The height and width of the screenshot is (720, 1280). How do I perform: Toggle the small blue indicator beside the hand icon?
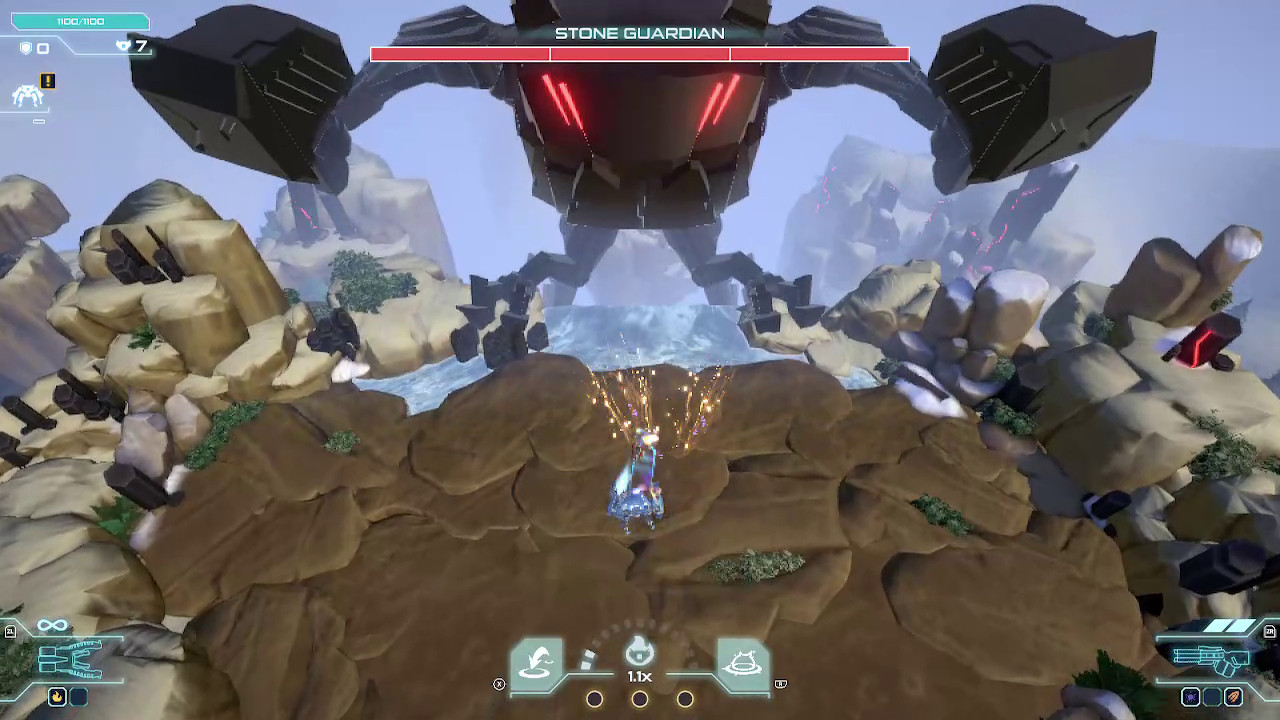(x=78, y=697)
